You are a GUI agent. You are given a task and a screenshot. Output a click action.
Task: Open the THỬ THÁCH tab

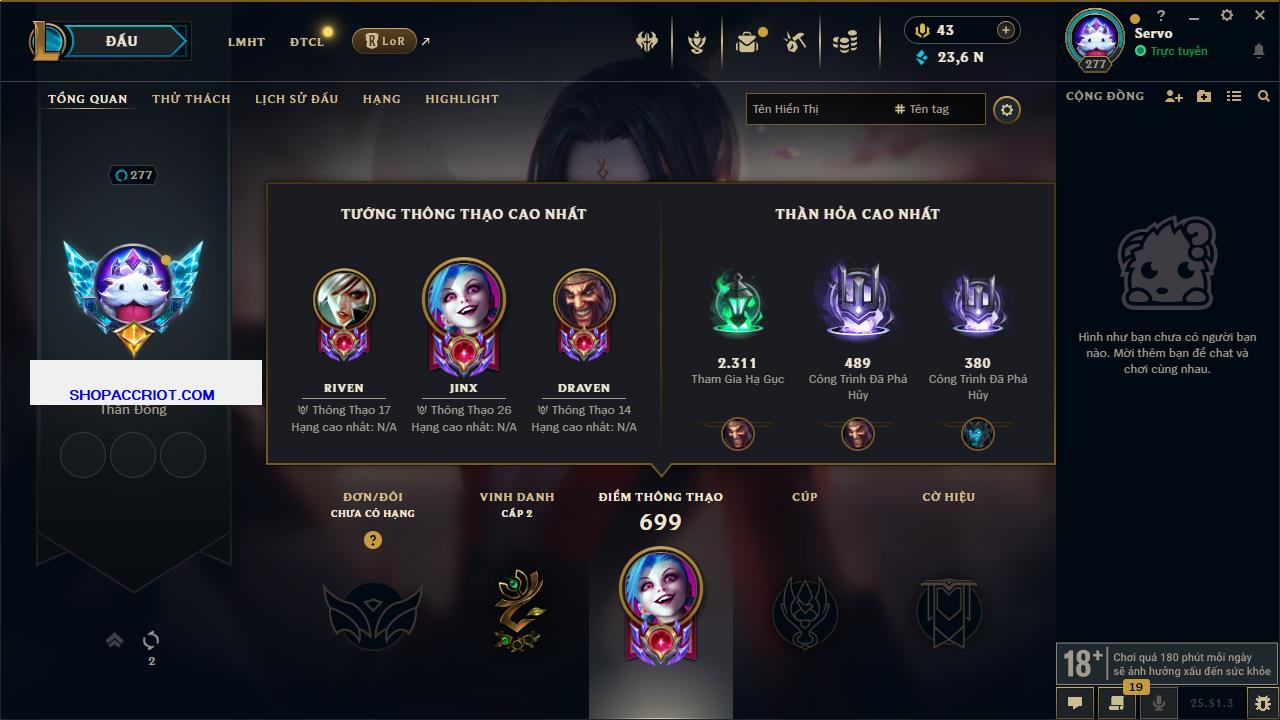191,99
